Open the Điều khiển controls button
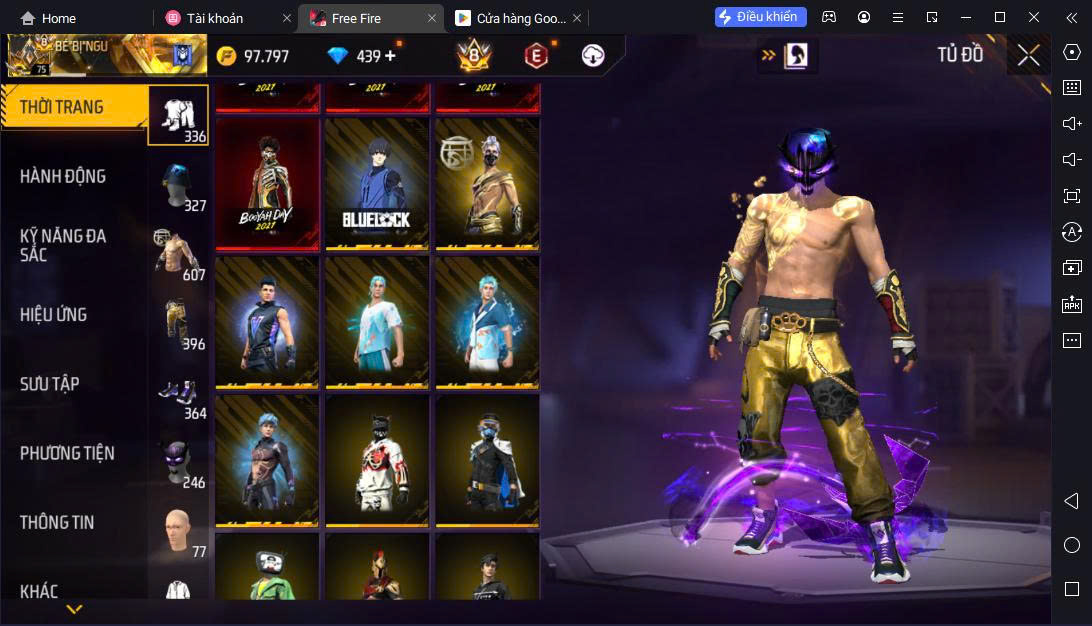Screen dimensions: 1092x626 [x=757, y=17]
